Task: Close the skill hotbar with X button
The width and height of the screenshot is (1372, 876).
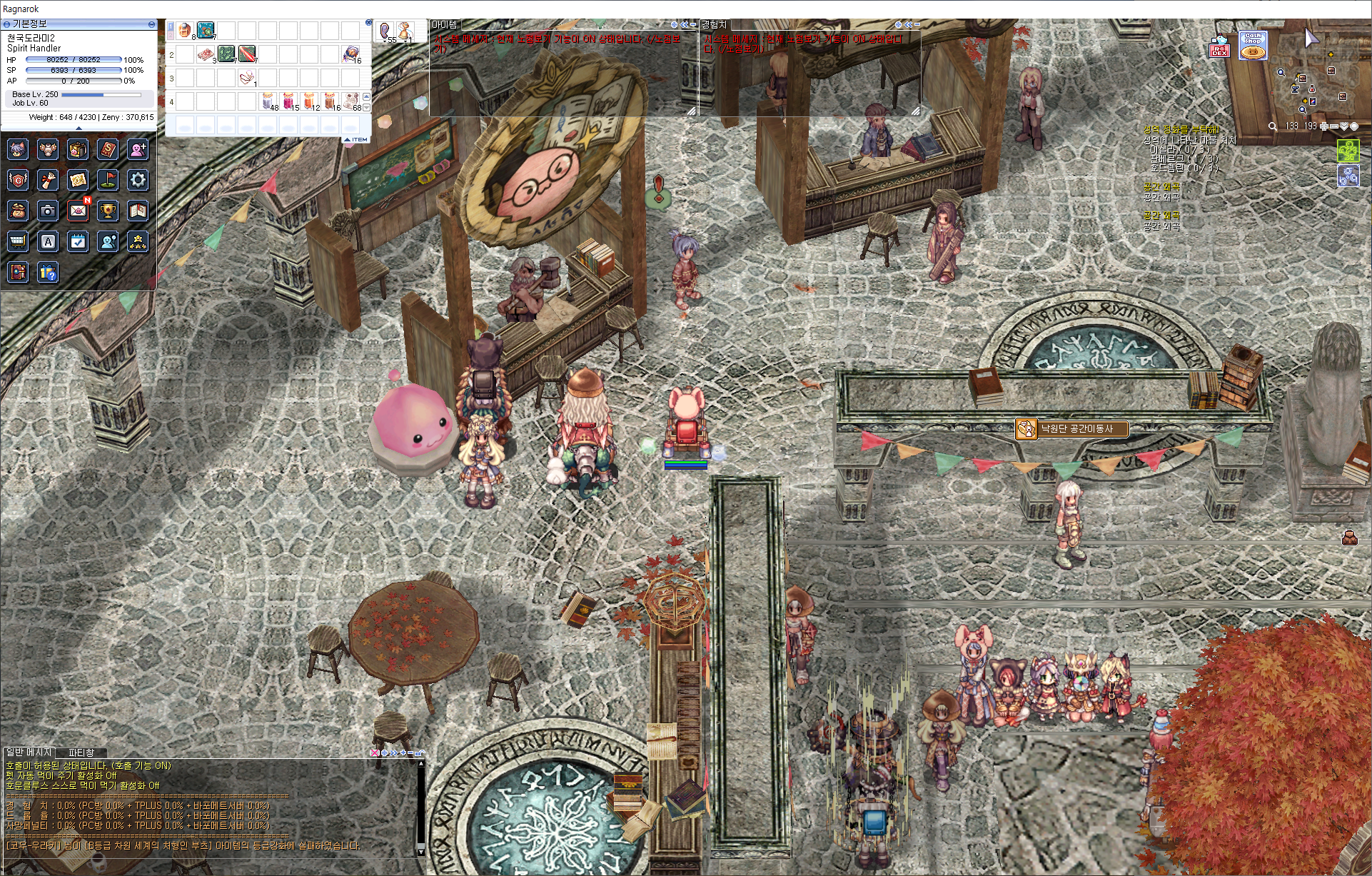Action: tap(368, 23)
